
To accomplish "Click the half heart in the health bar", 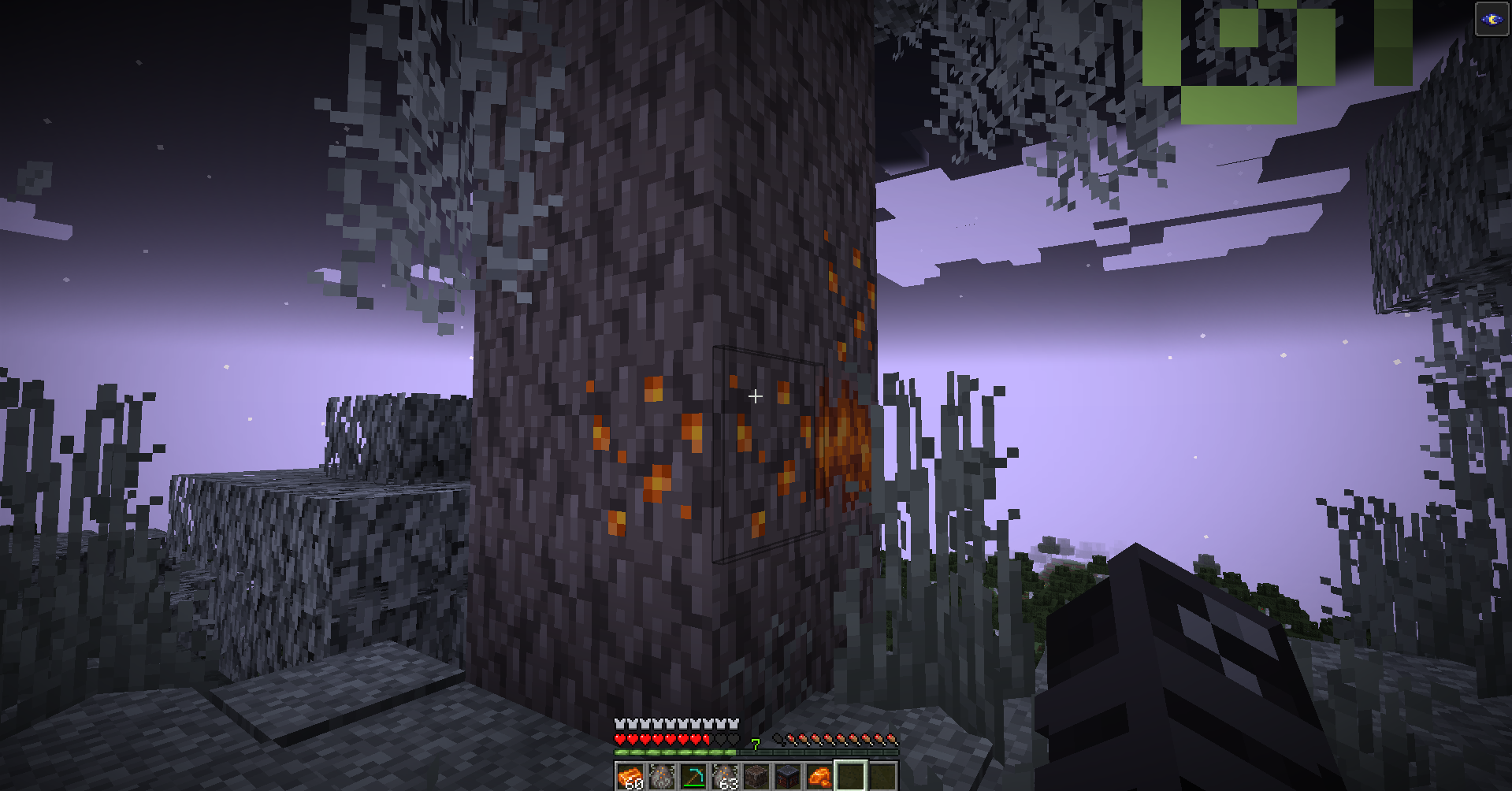I will [705, 740].
